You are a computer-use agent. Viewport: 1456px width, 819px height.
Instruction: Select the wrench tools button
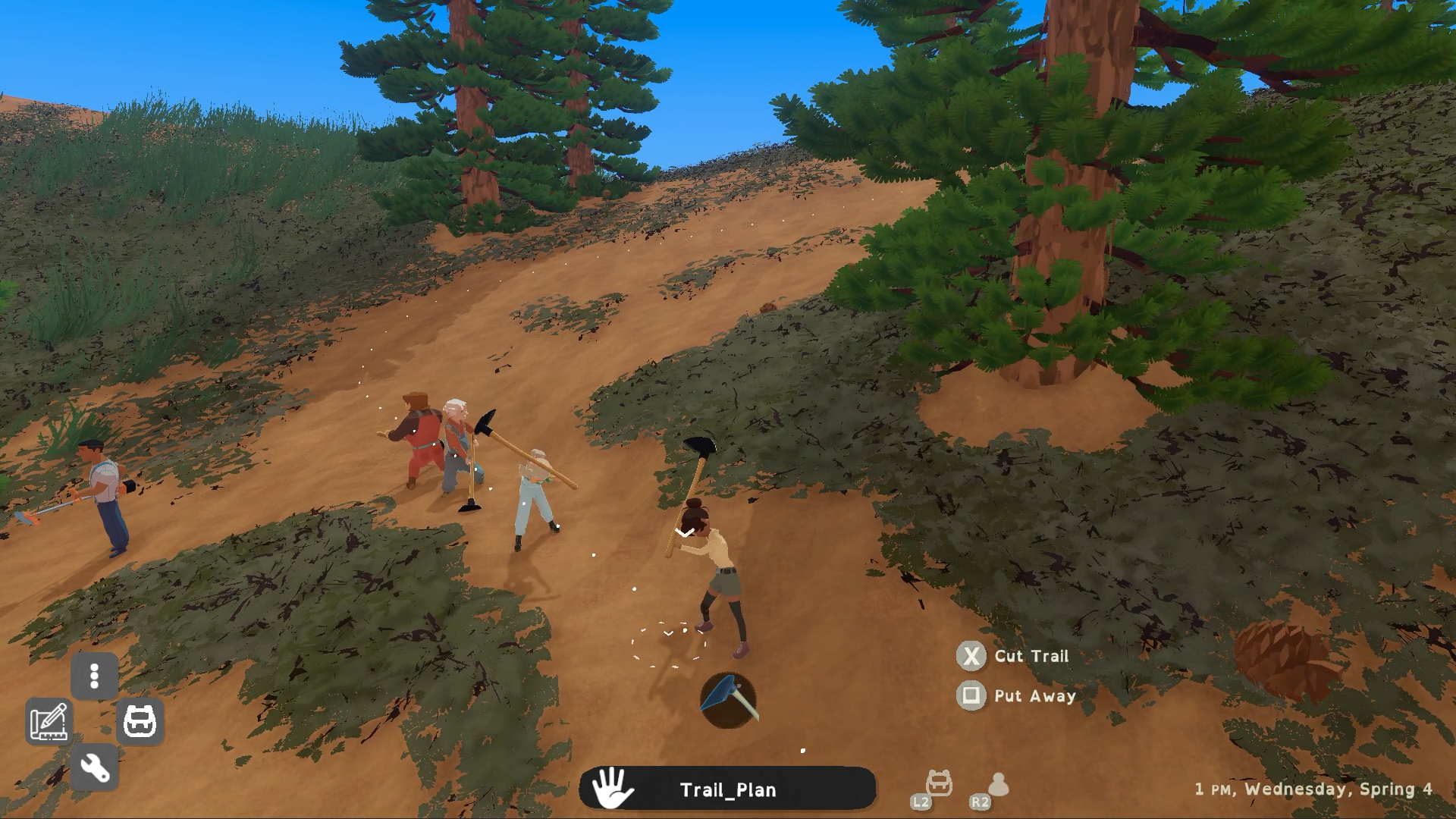coord(95,767)
